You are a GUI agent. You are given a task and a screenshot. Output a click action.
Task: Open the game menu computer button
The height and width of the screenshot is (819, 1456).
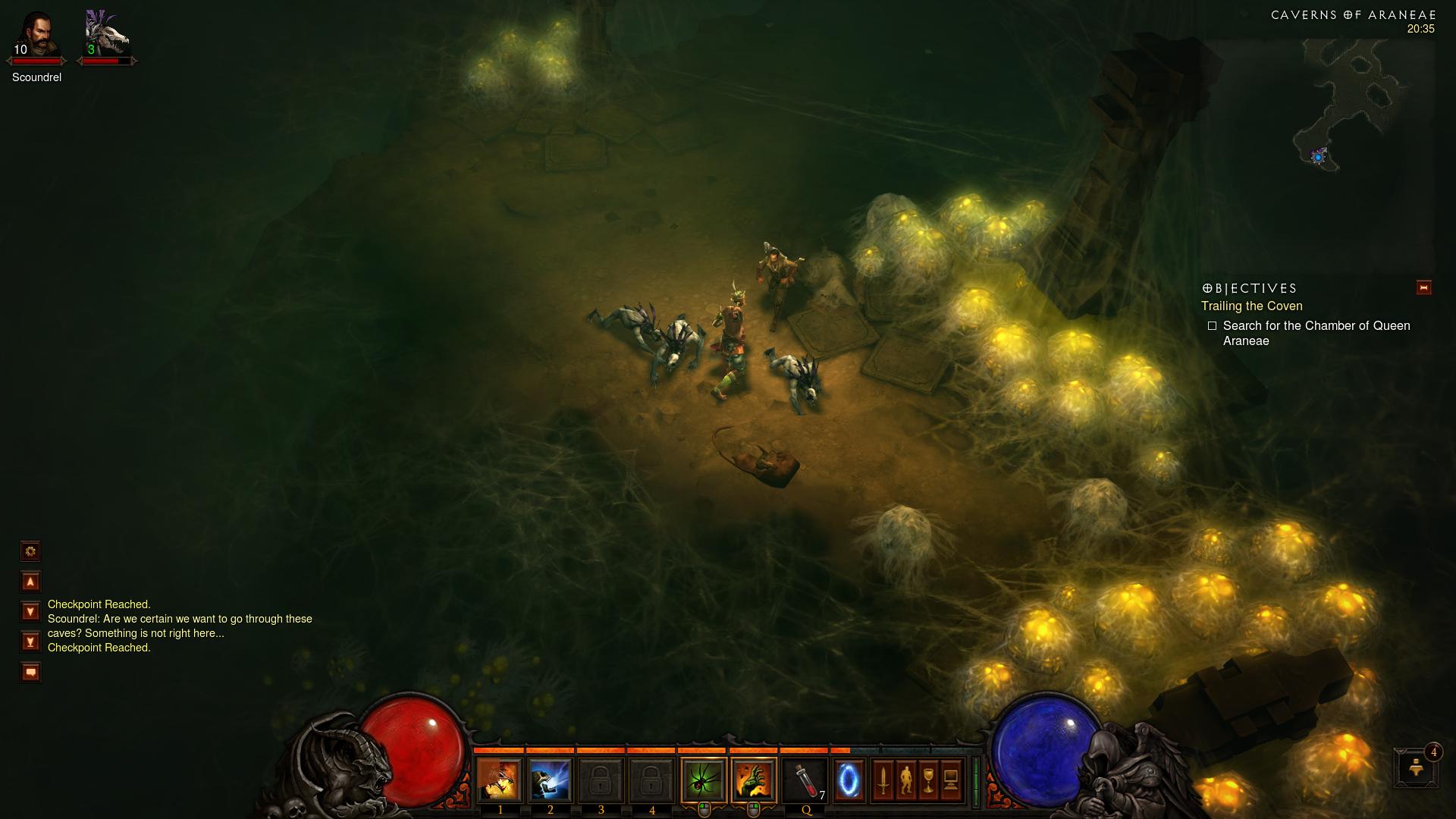tap(951, 780)
